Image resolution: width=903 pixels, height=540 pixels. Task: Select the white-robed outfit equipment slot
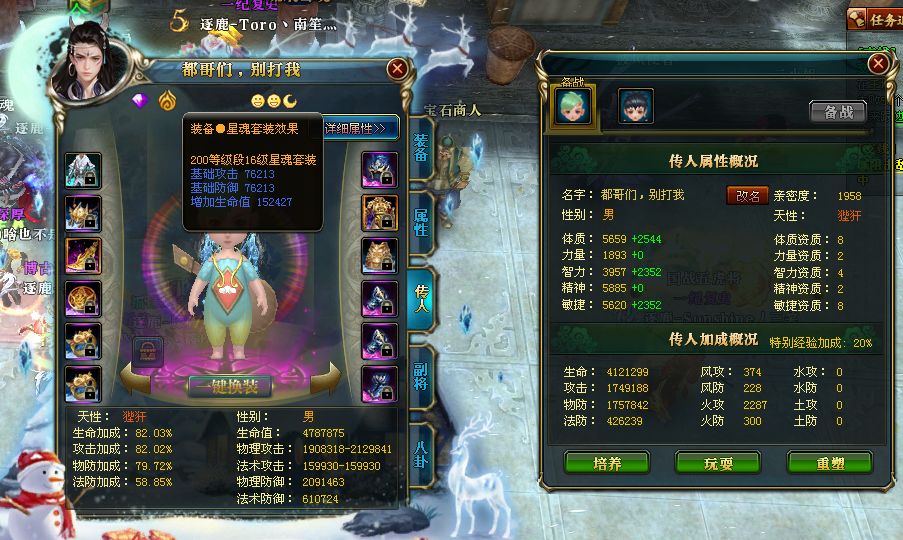click(83, 170)
